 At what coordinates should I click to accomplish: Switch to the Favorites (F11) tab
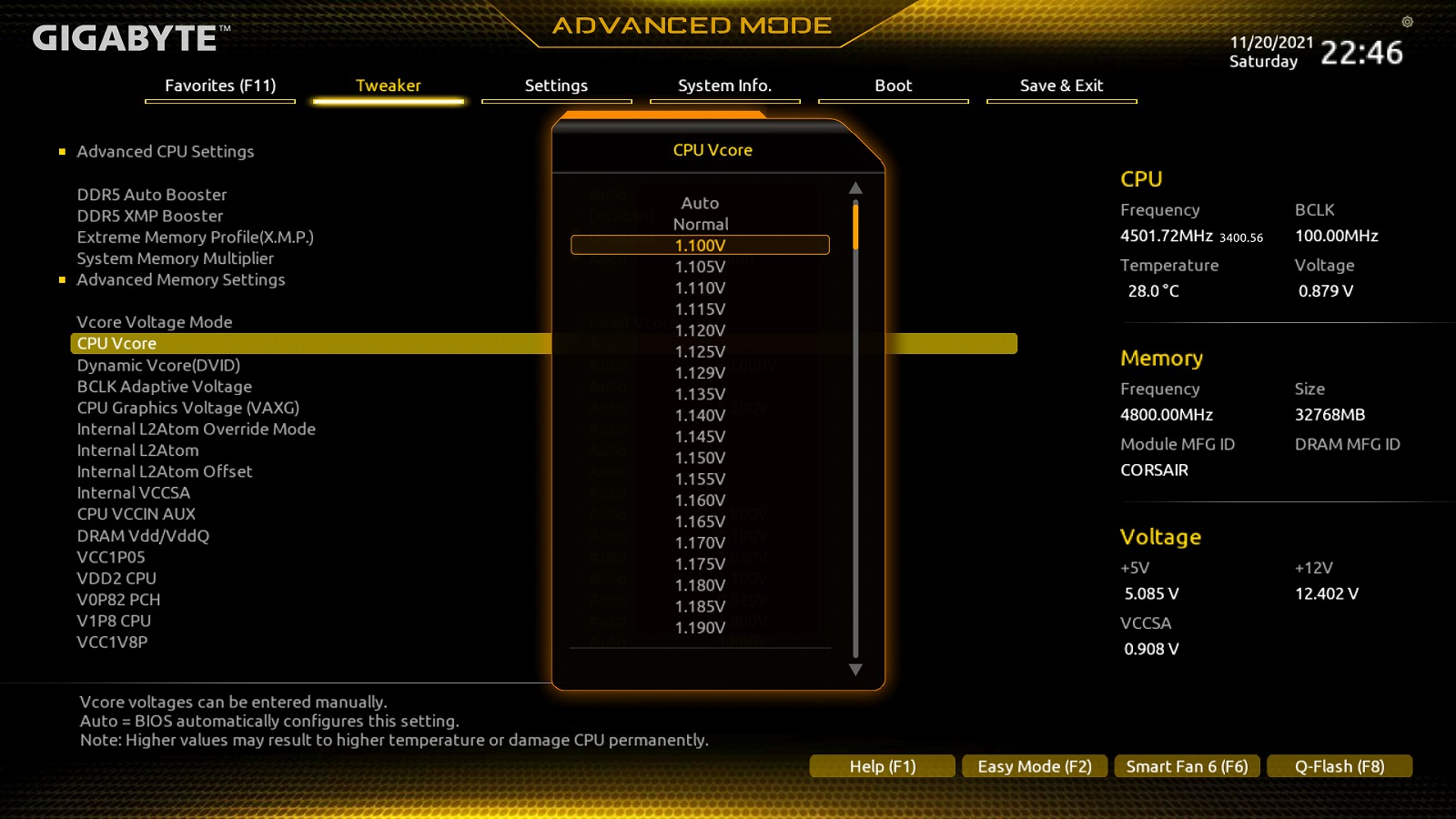pyautogui.click(x=220, y=86)
